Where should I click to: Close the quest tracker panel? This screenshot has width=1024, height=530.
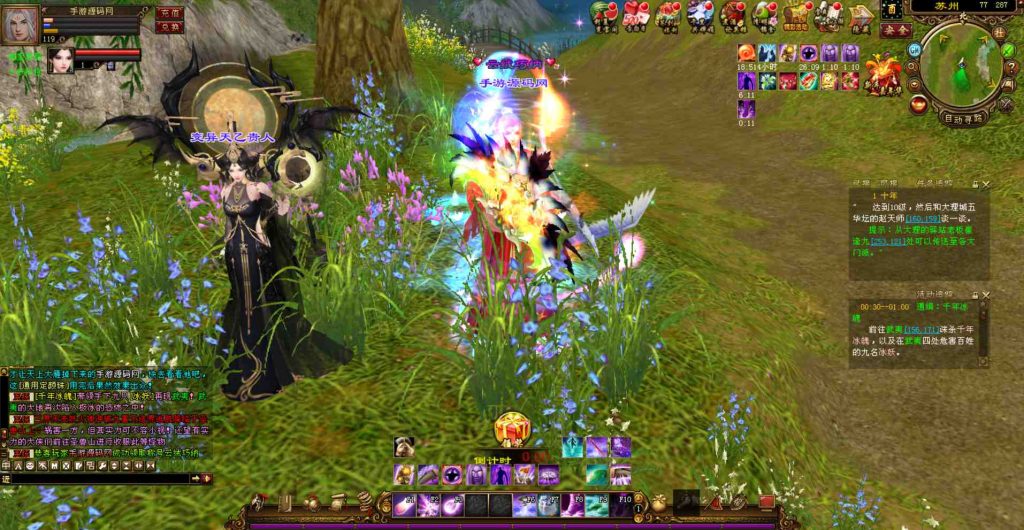(x=986, y=185)
